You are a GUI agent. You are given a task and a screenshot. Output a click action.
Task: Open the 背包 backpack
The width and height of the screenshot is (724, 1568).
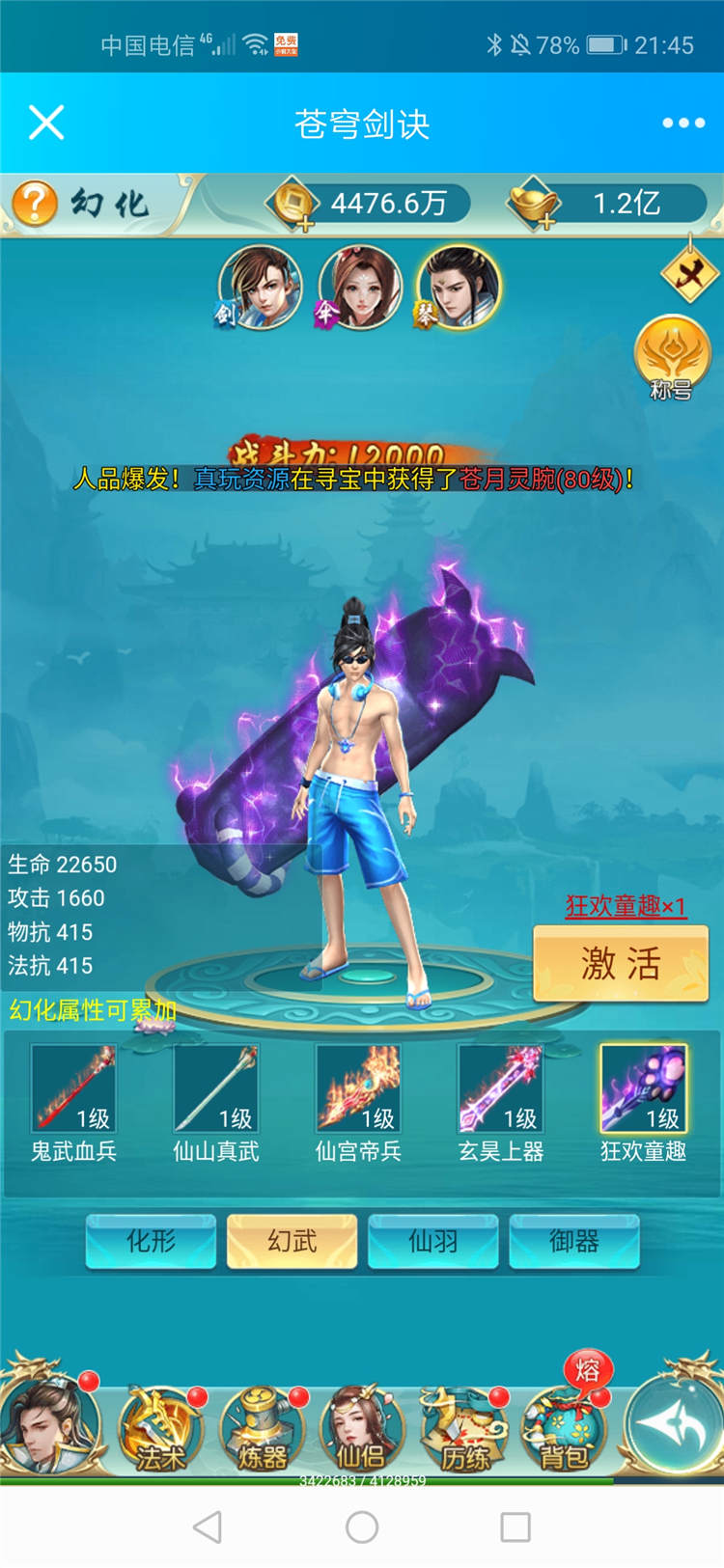(564, 1430)
